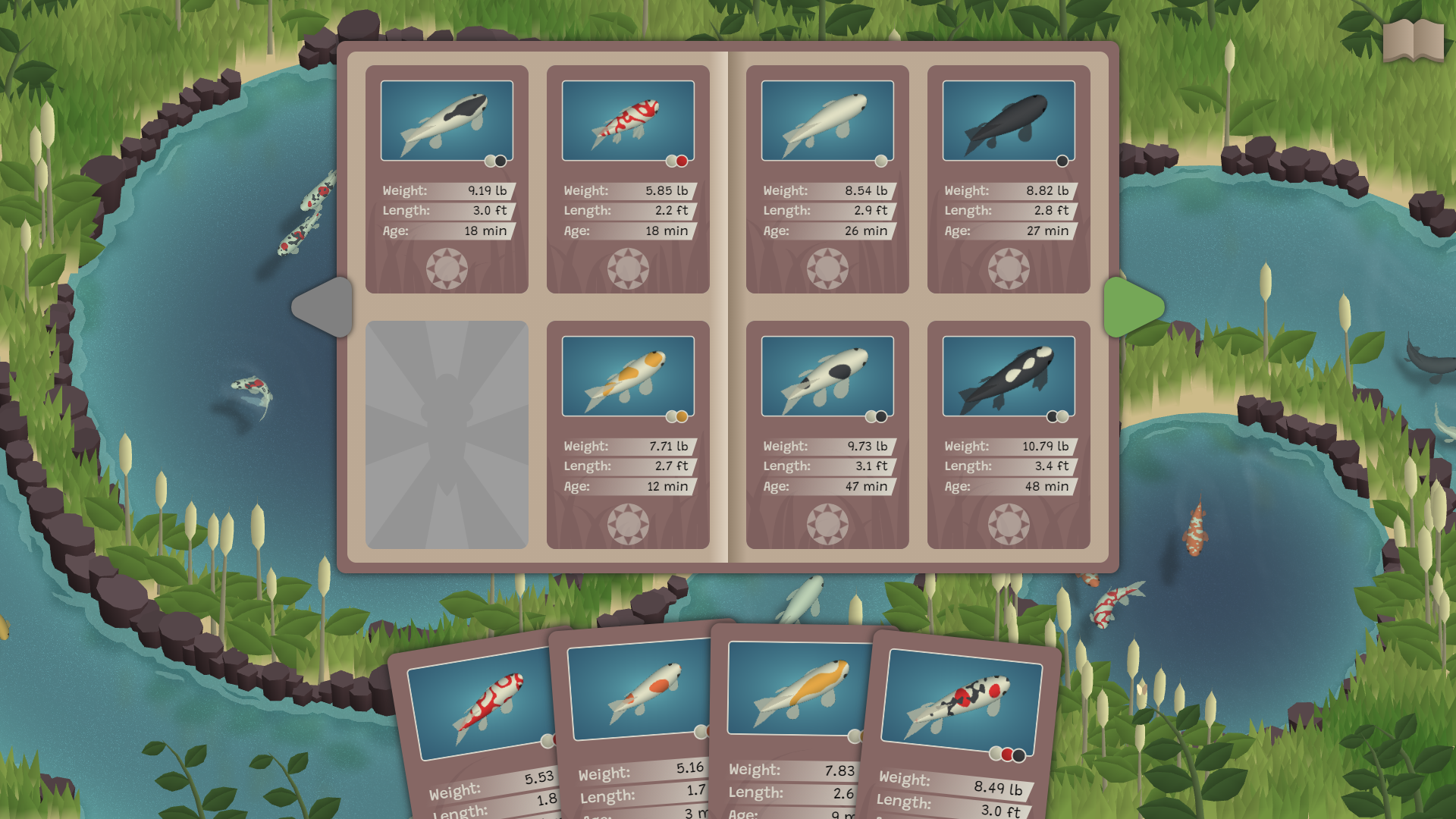The height and width of the screenshot is (819, 1456).
Task: Click the star emblem on the 10.79 lb card
Action: tap(1009, 523)
